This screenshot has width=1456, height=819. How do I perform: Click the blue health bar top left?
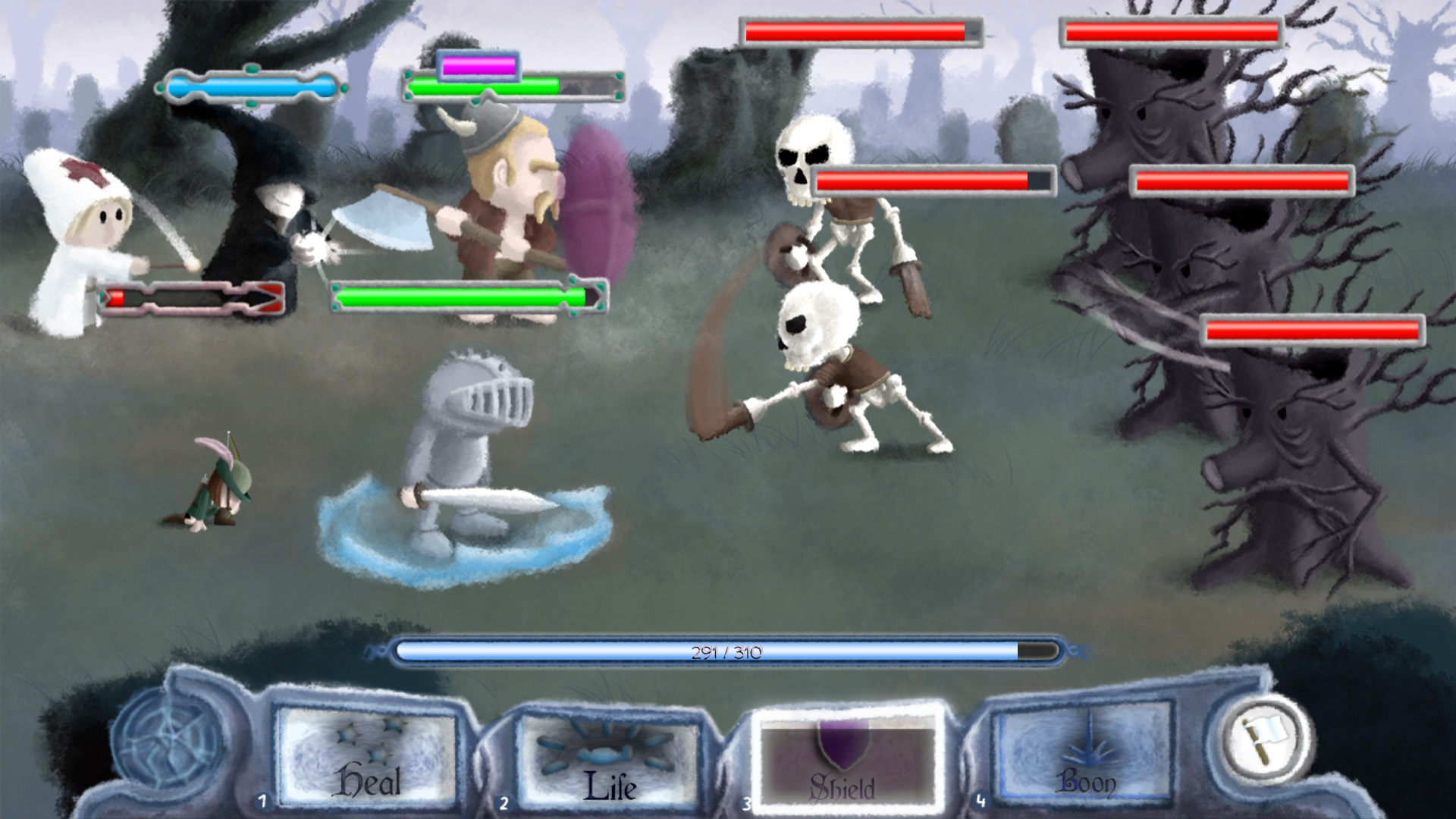click(250, 86)
